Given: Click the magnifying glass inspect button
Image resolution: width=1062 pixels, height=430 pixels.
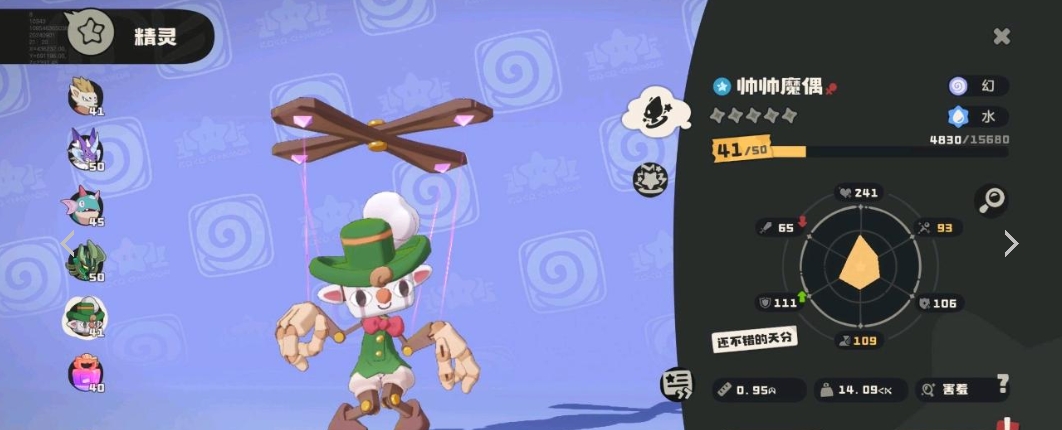Looking at the screenshot, I should pyautogui.click(x=991, y=201).
